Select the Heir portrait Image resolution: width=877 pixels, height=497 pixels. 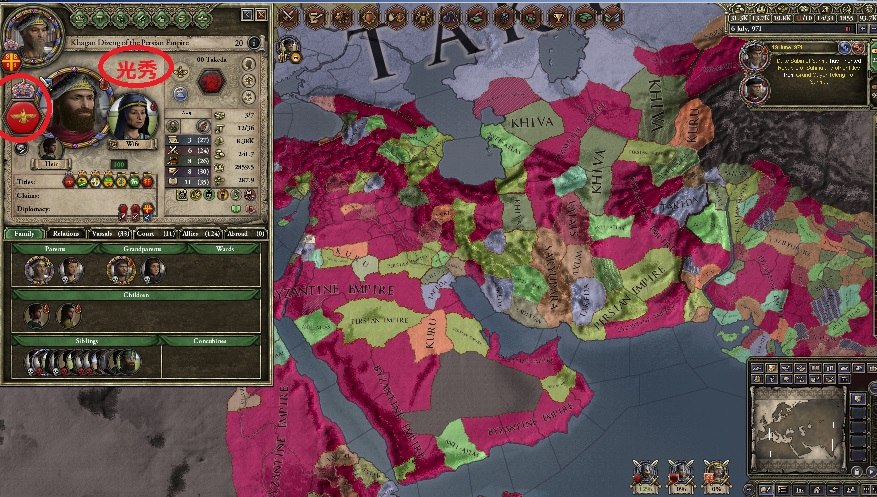[49, 150]
